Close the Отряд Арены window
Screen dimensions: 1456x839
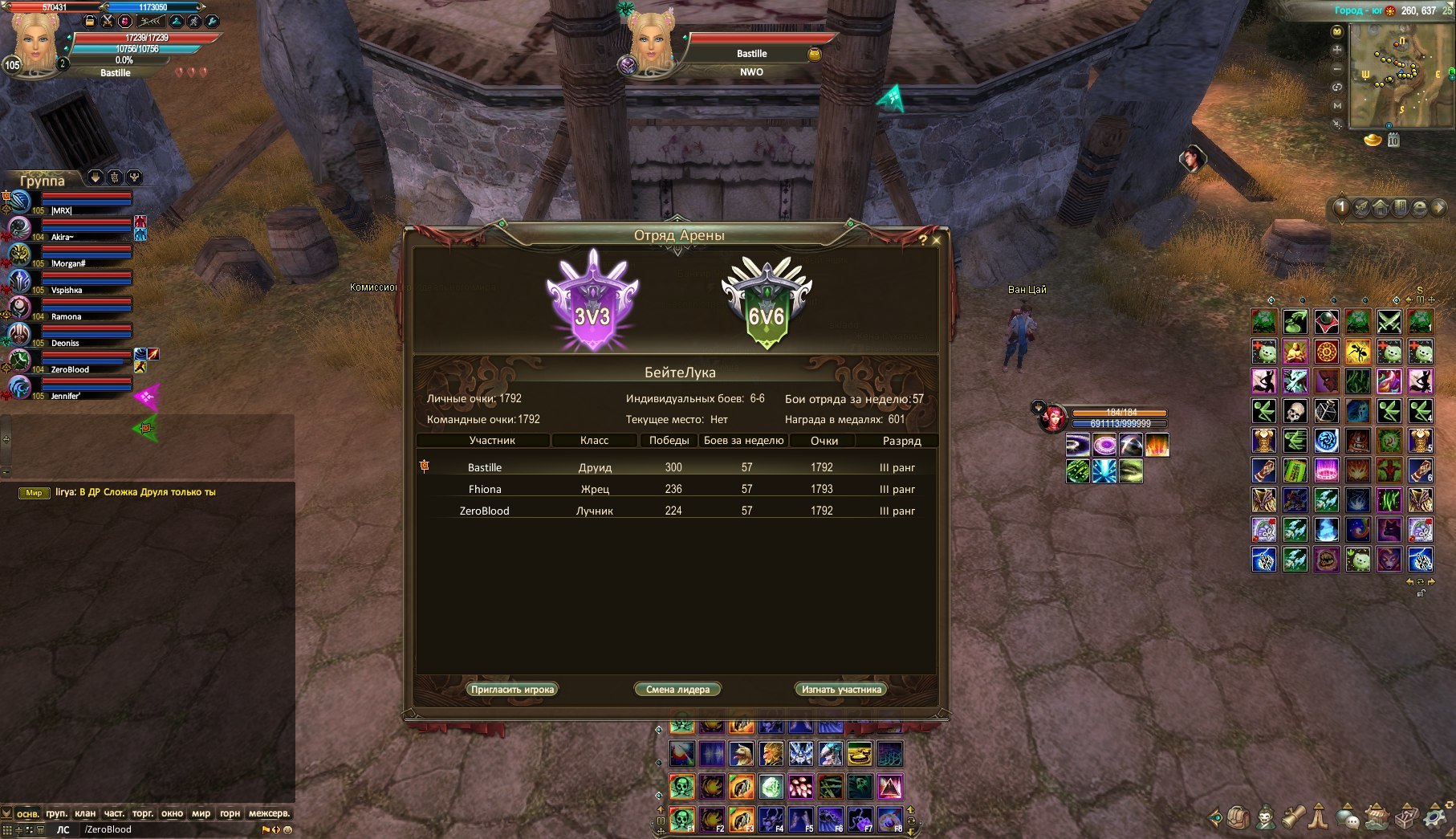coord(936,238)
